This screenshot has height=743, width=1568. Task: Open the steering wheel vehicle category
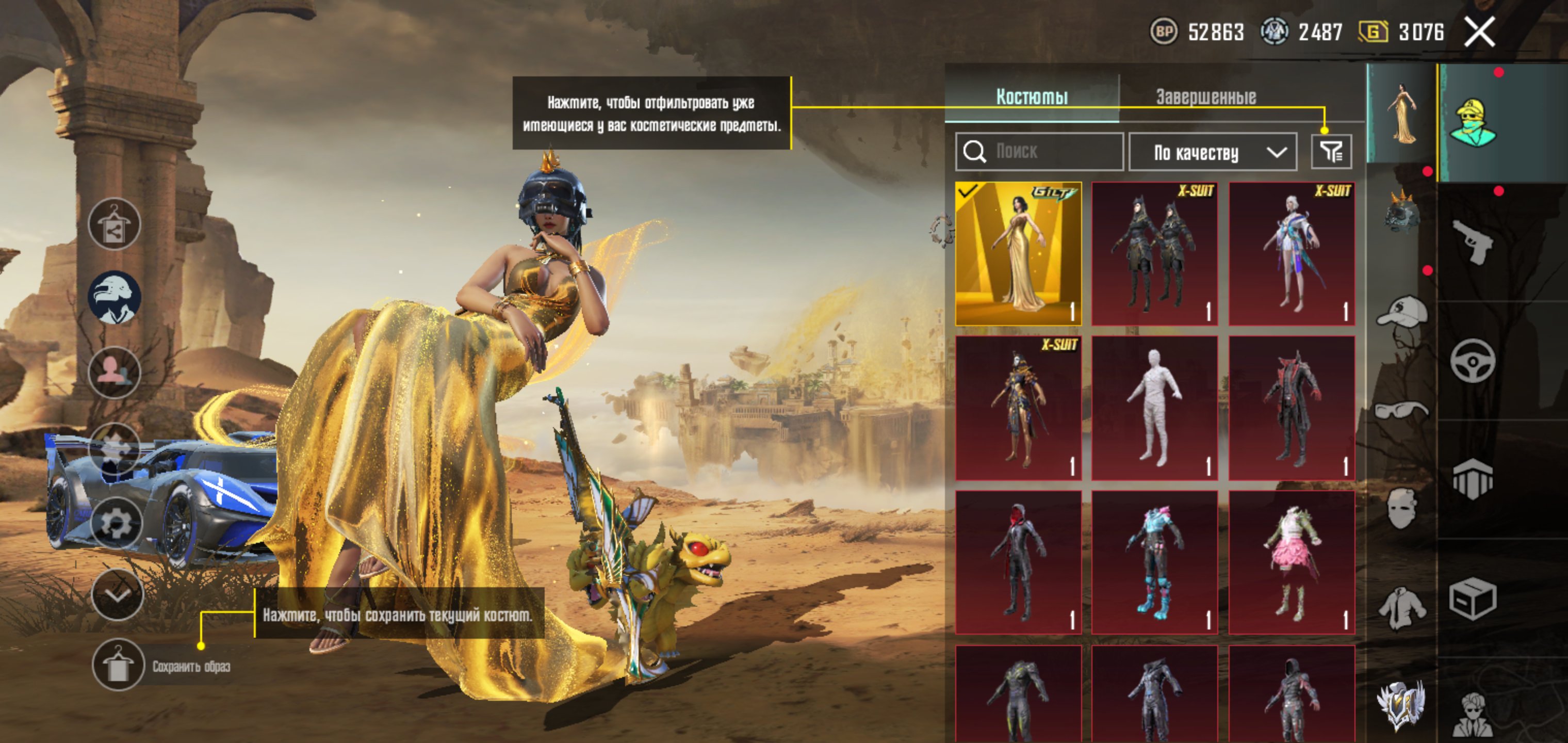point(1473,361)
